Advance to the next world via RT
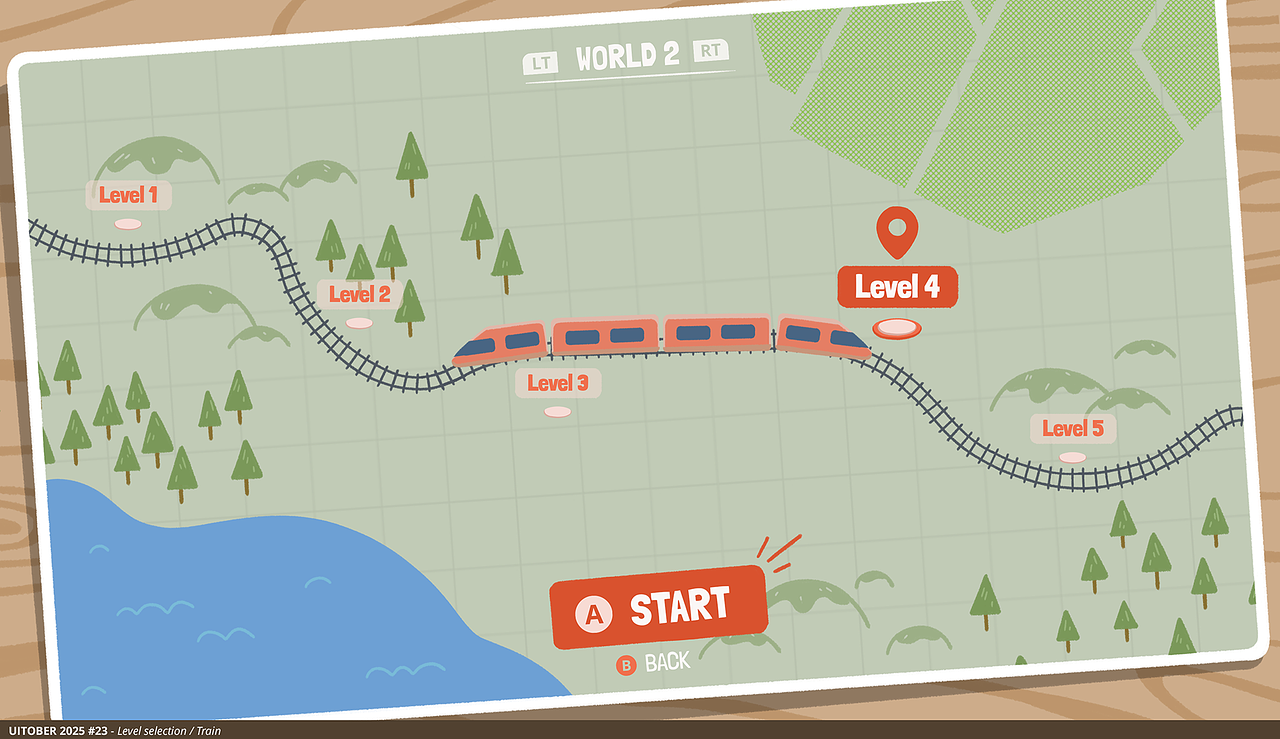 pyautogui.click(x=711, y=52)
